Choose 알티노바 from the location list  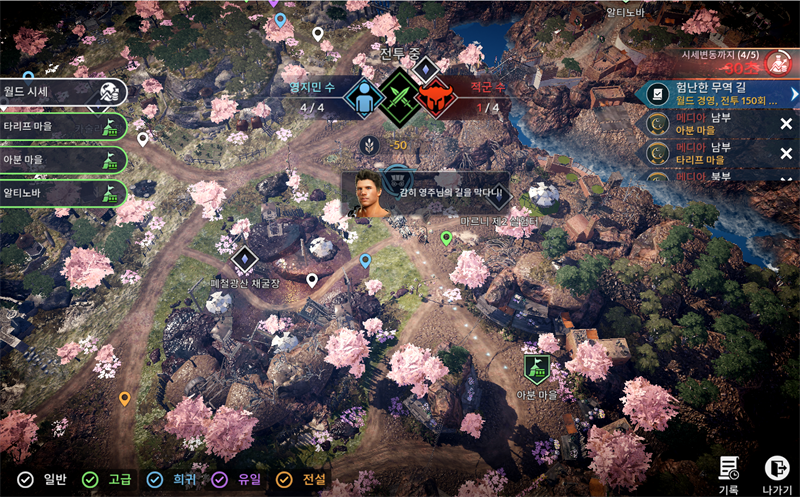click(62, 194)
